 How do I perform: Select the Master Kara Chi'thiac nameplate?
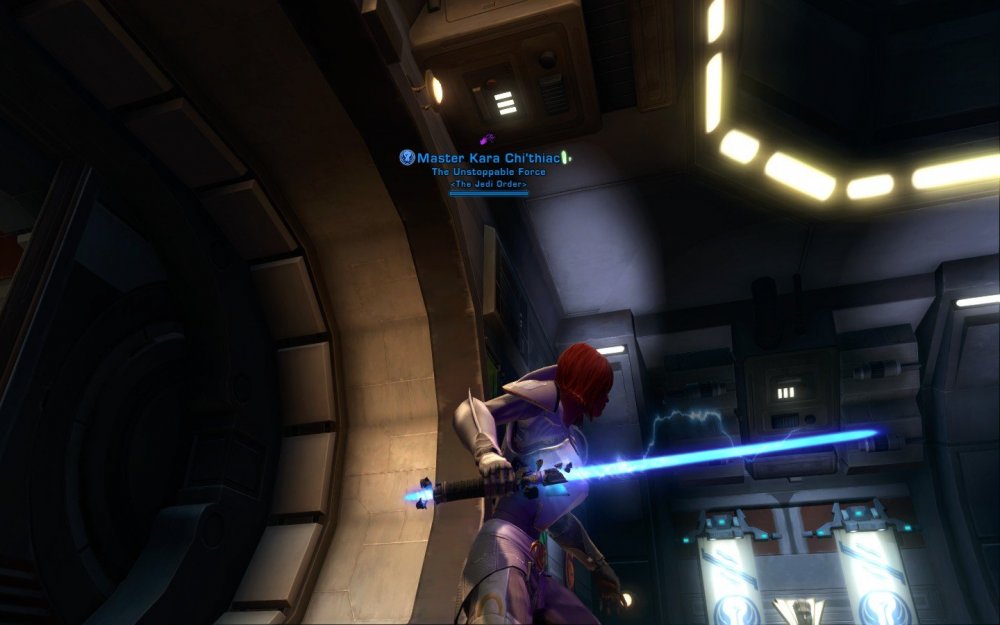coord(488,158)
